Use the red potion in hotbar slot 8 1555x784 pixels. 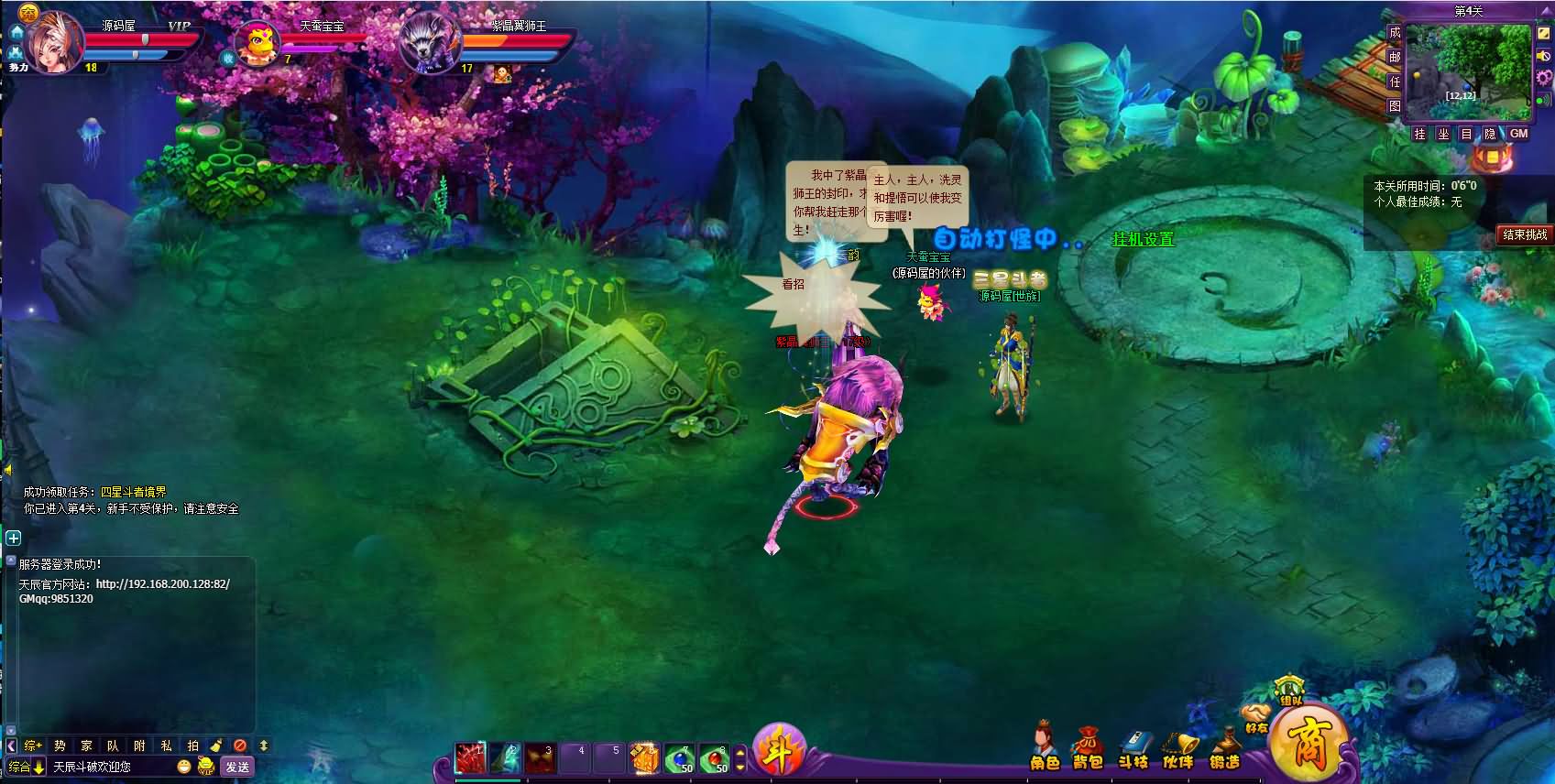(x=715, y=758)
